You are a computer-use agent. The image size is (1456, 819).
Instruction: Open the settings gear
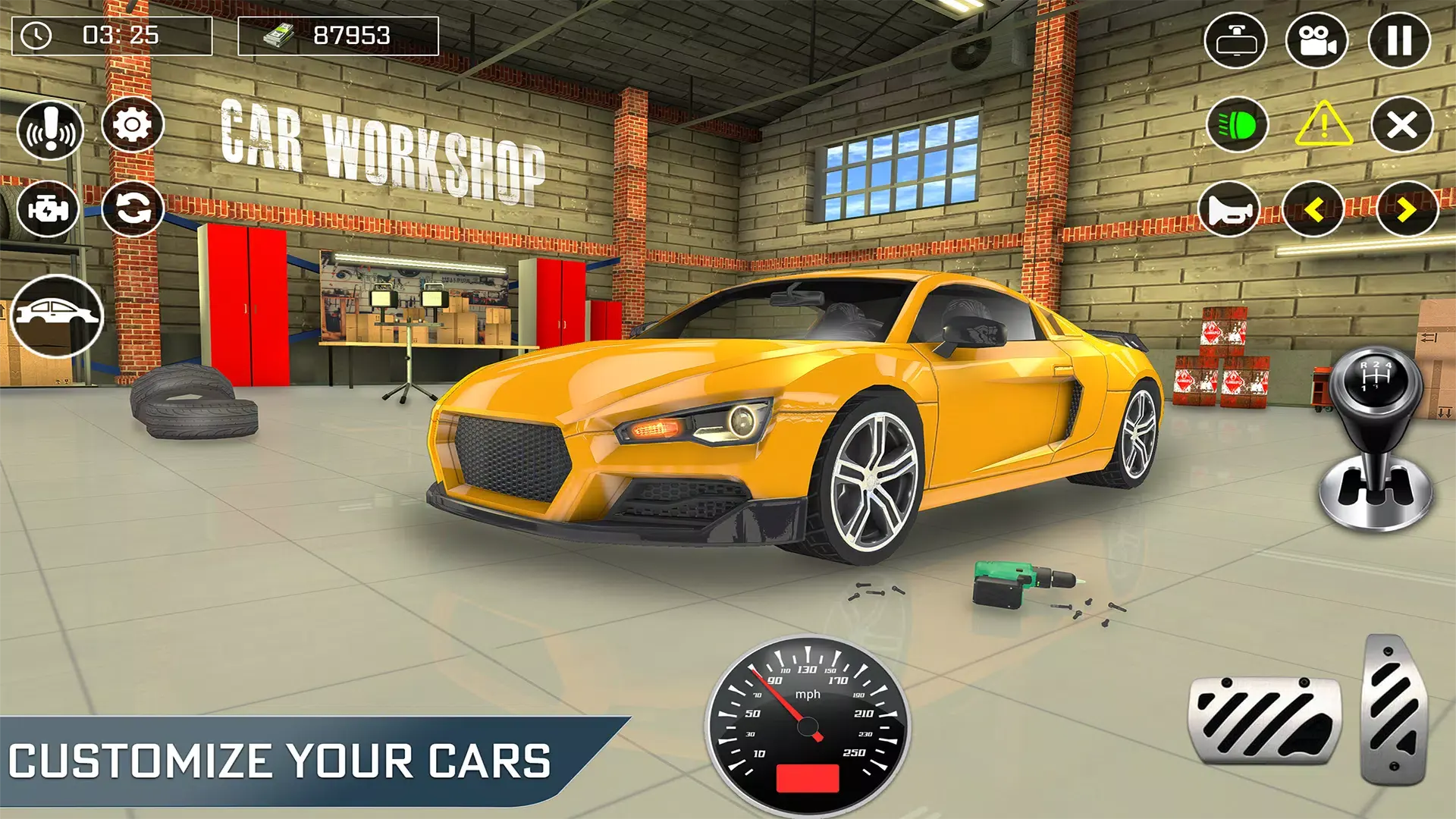(x=133, y=124)
